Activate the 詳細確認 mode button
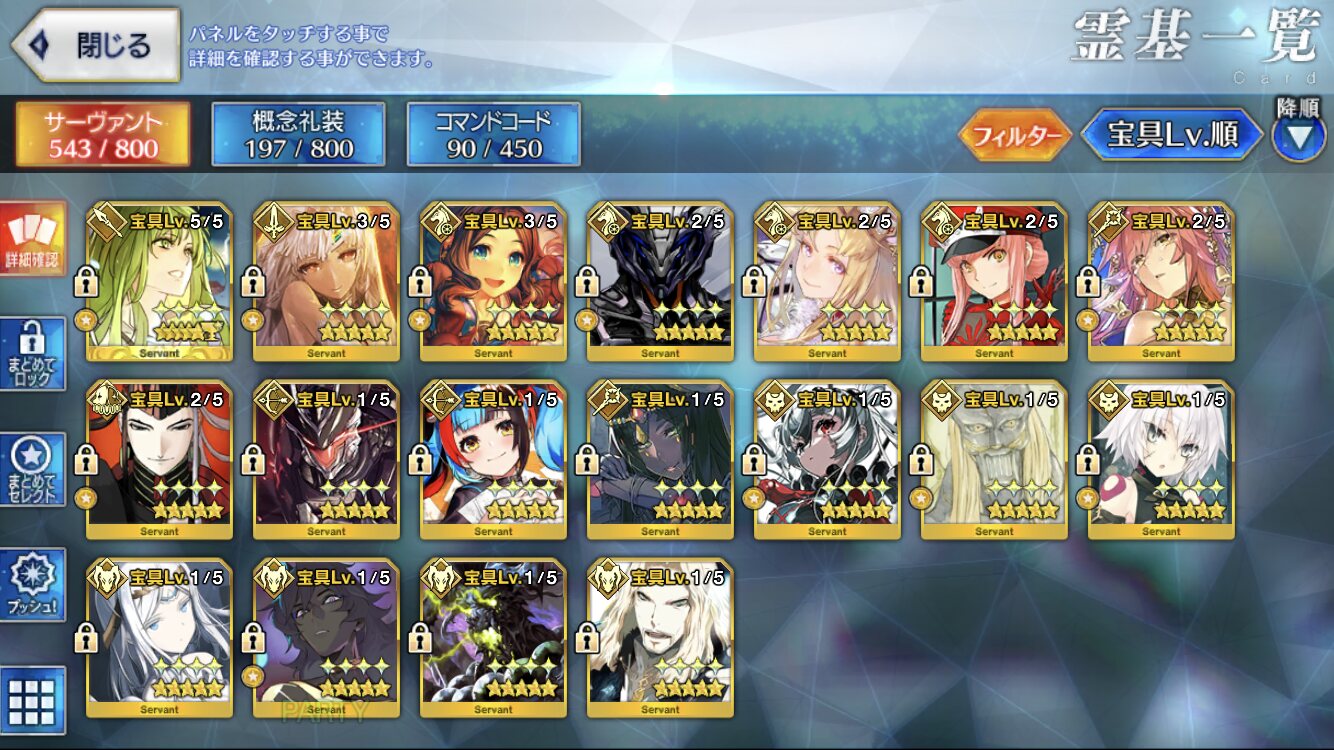Image resolution: width=1334 pixels, height=750 pixels. pos(35,238)
